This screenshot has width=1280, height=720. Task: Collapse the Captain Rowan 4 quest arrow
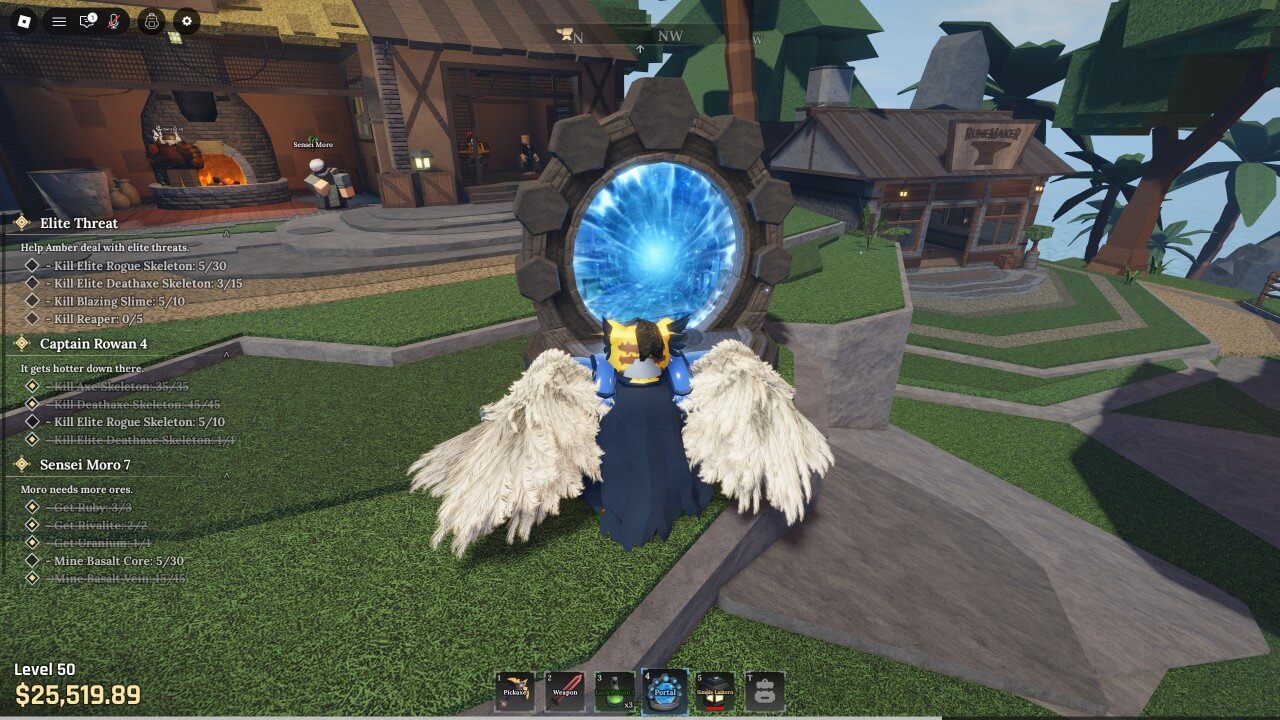pos(227,353)
